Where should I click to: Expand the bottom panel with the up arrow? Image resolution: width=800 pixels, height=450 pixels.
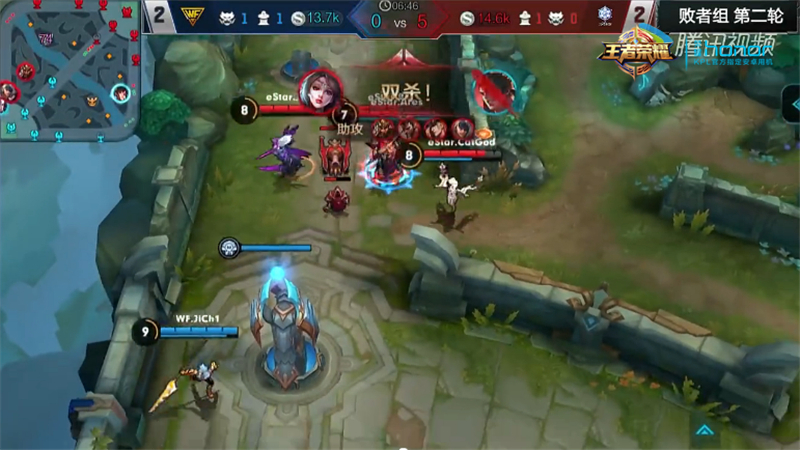(705, 430)
